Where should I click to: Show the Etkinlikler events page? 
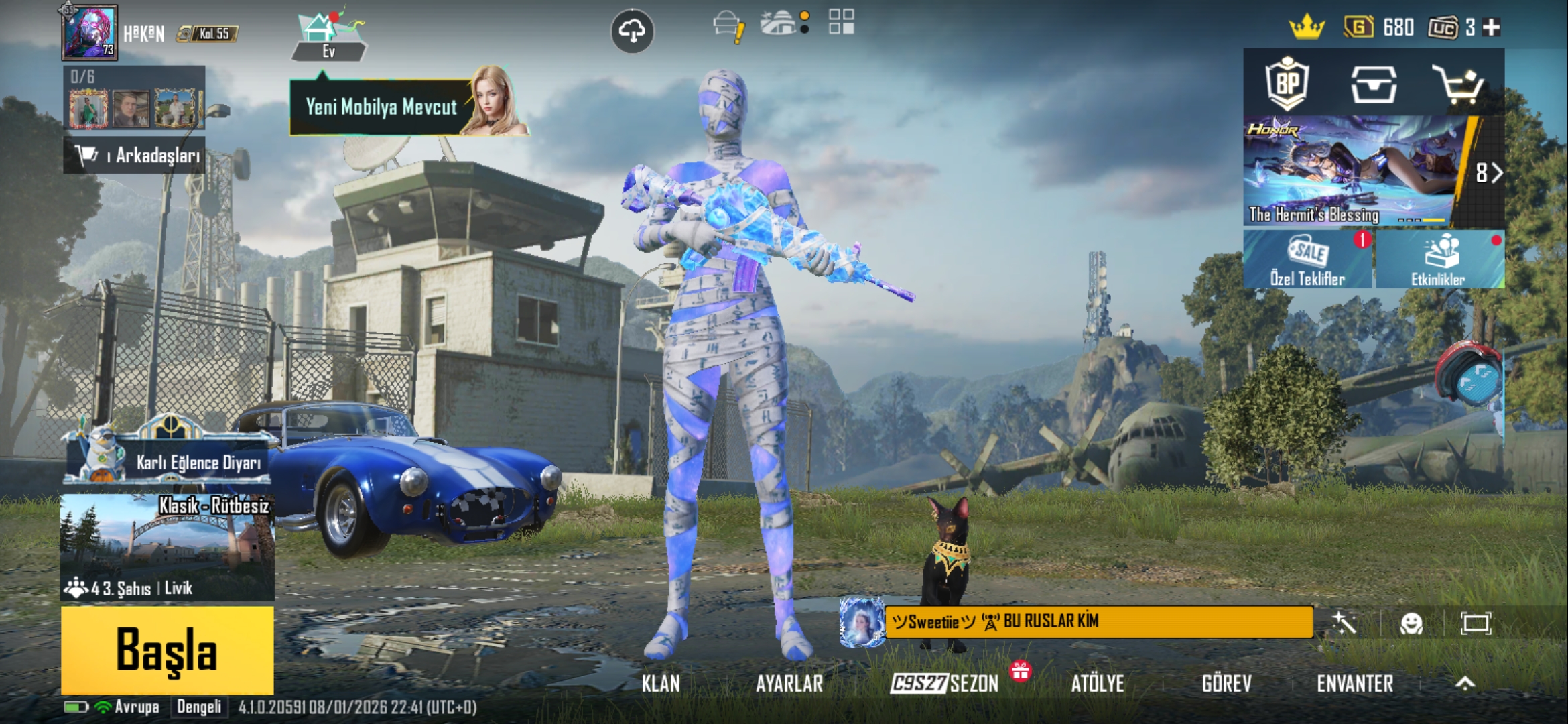[x=1439, y=259]
